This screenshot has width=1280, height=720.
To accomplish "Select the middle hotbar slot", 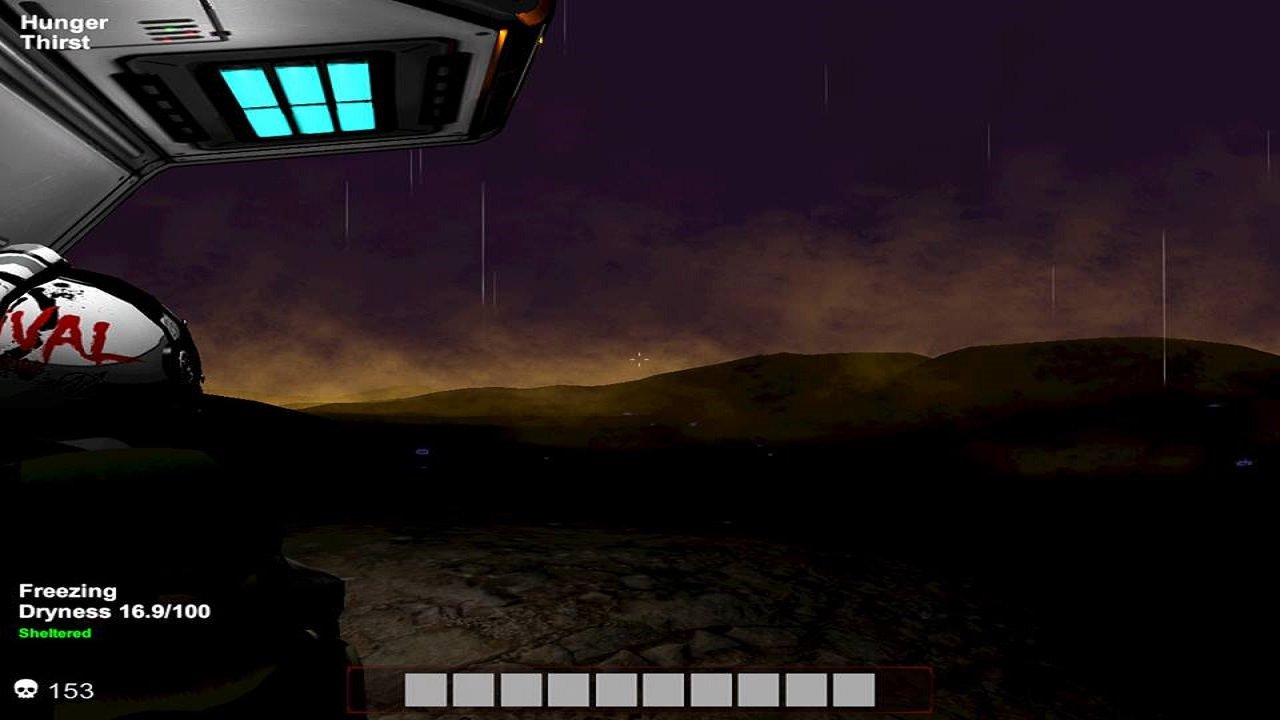I will tap(618, 690).
